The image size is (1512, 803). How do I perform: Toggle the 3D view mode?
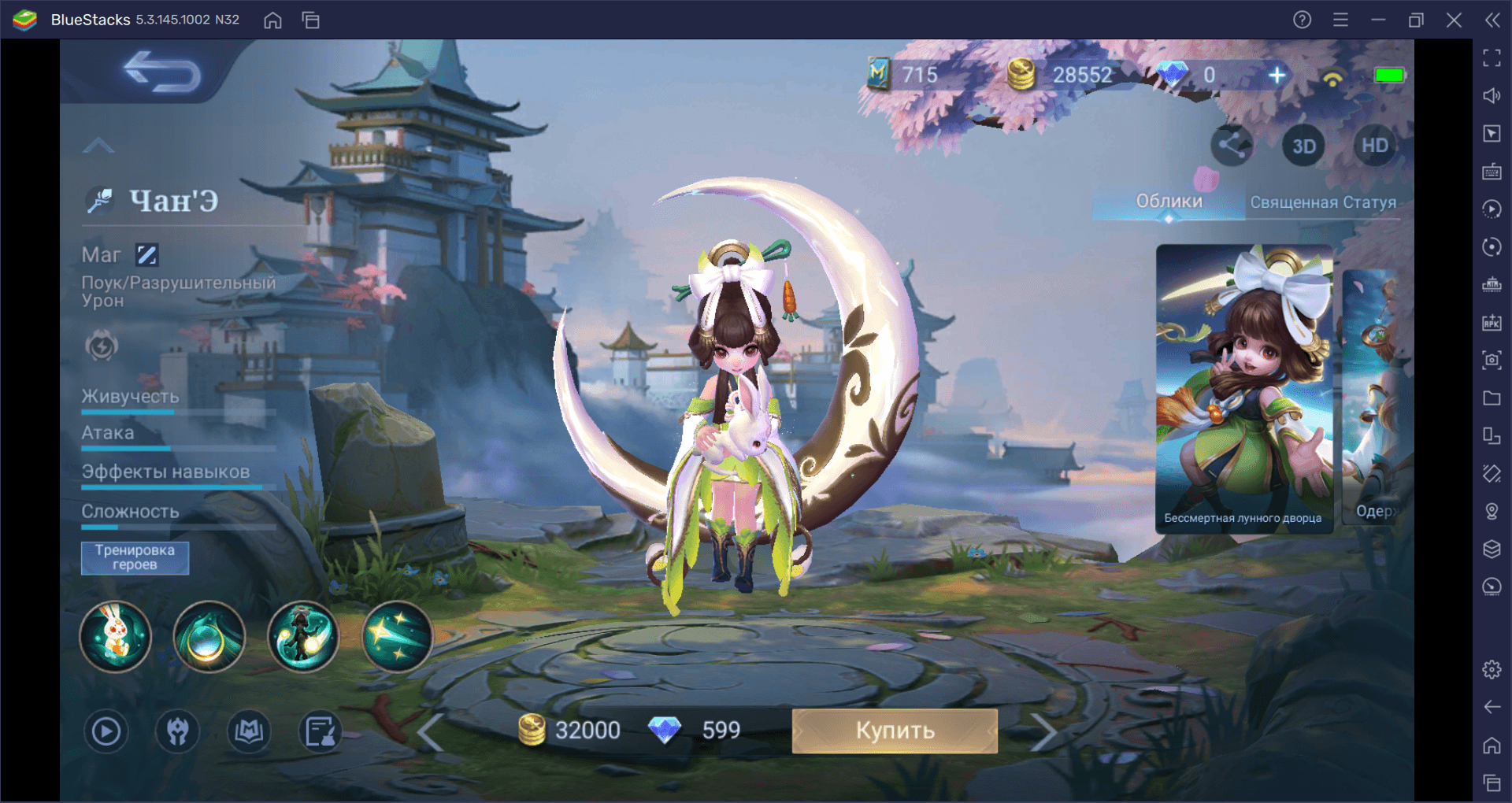coord(1303,146)
